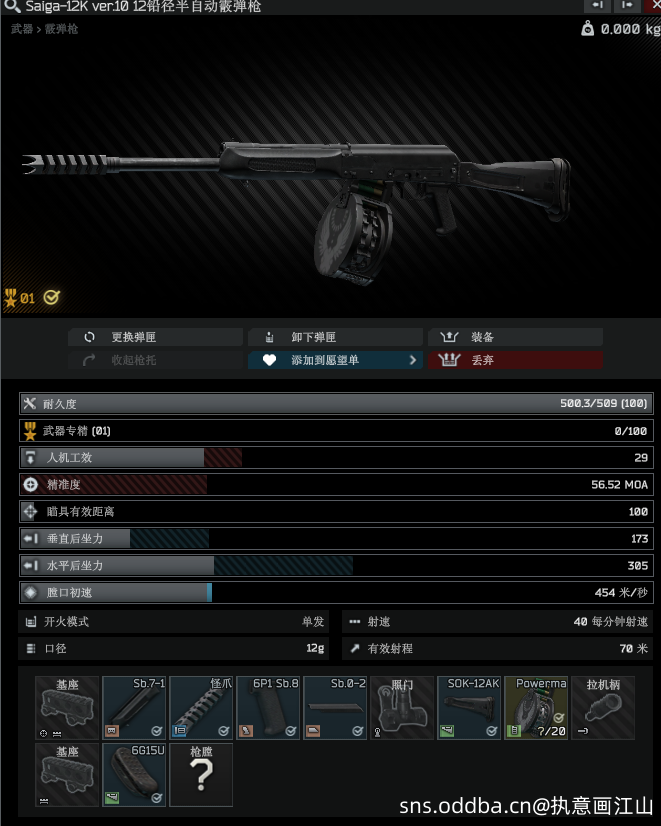
Task: Select the 拉机柄 charging handle slot
Action: [x=603, y=708]
